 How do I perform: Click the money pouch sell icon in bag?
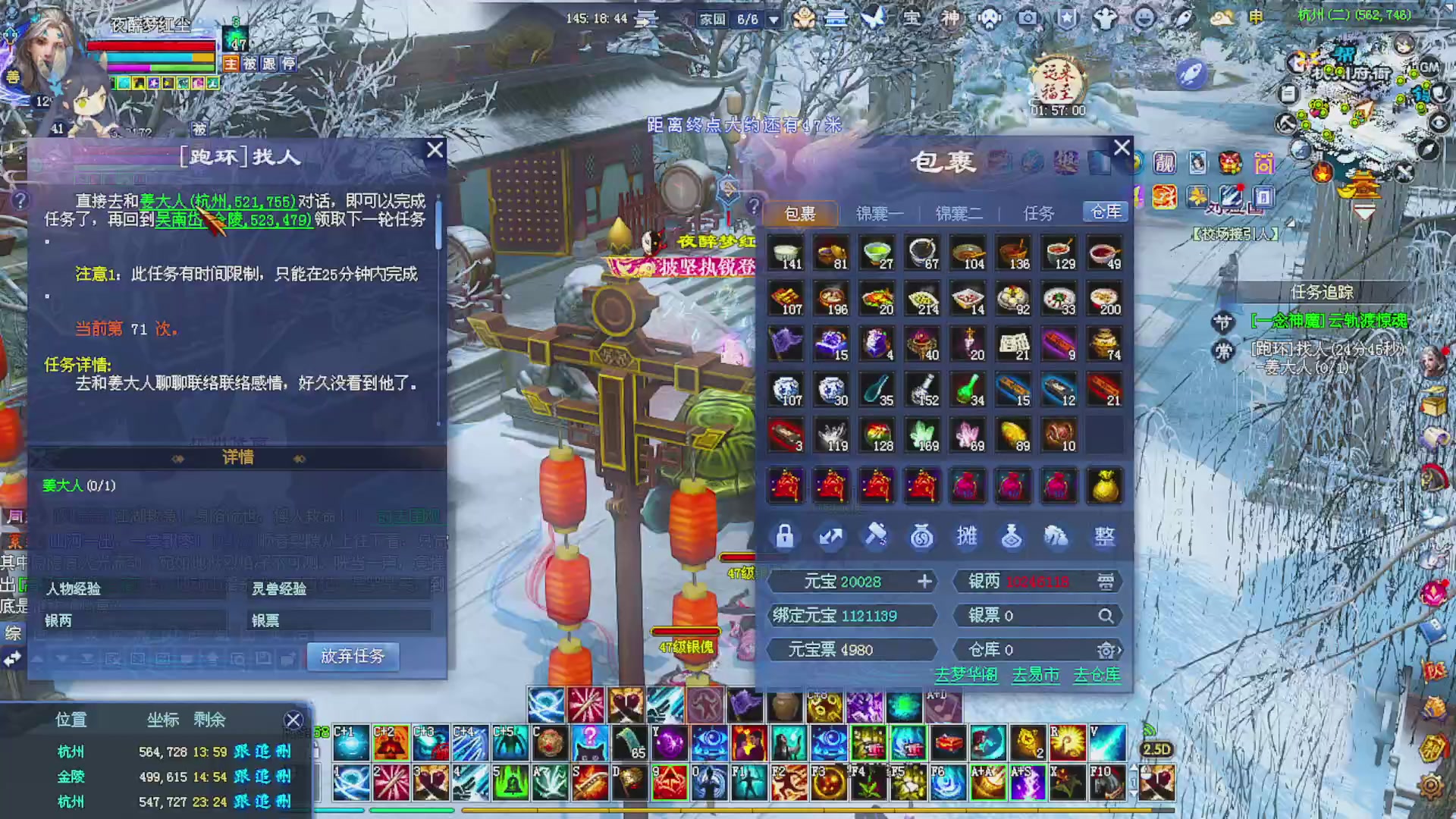[x=922, y=536]
